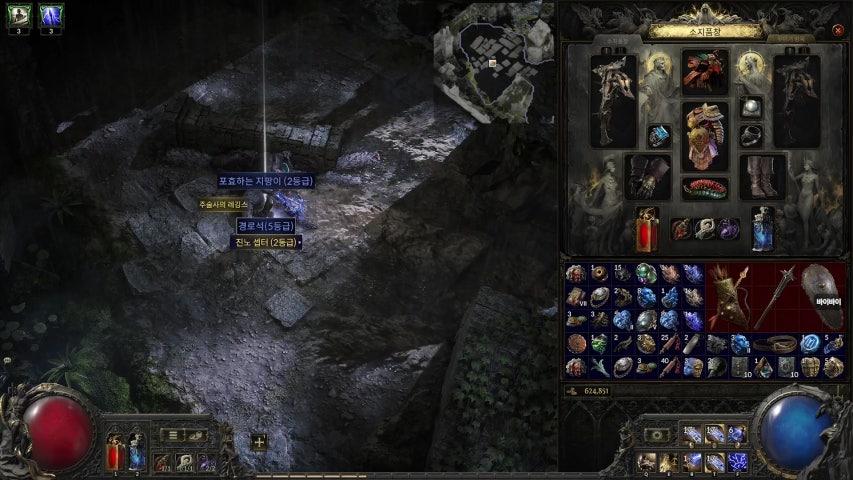Select the blue mana flask in equipment
Image resolution: width=853 pixels, height=480 pixels.
coord(764,229)
